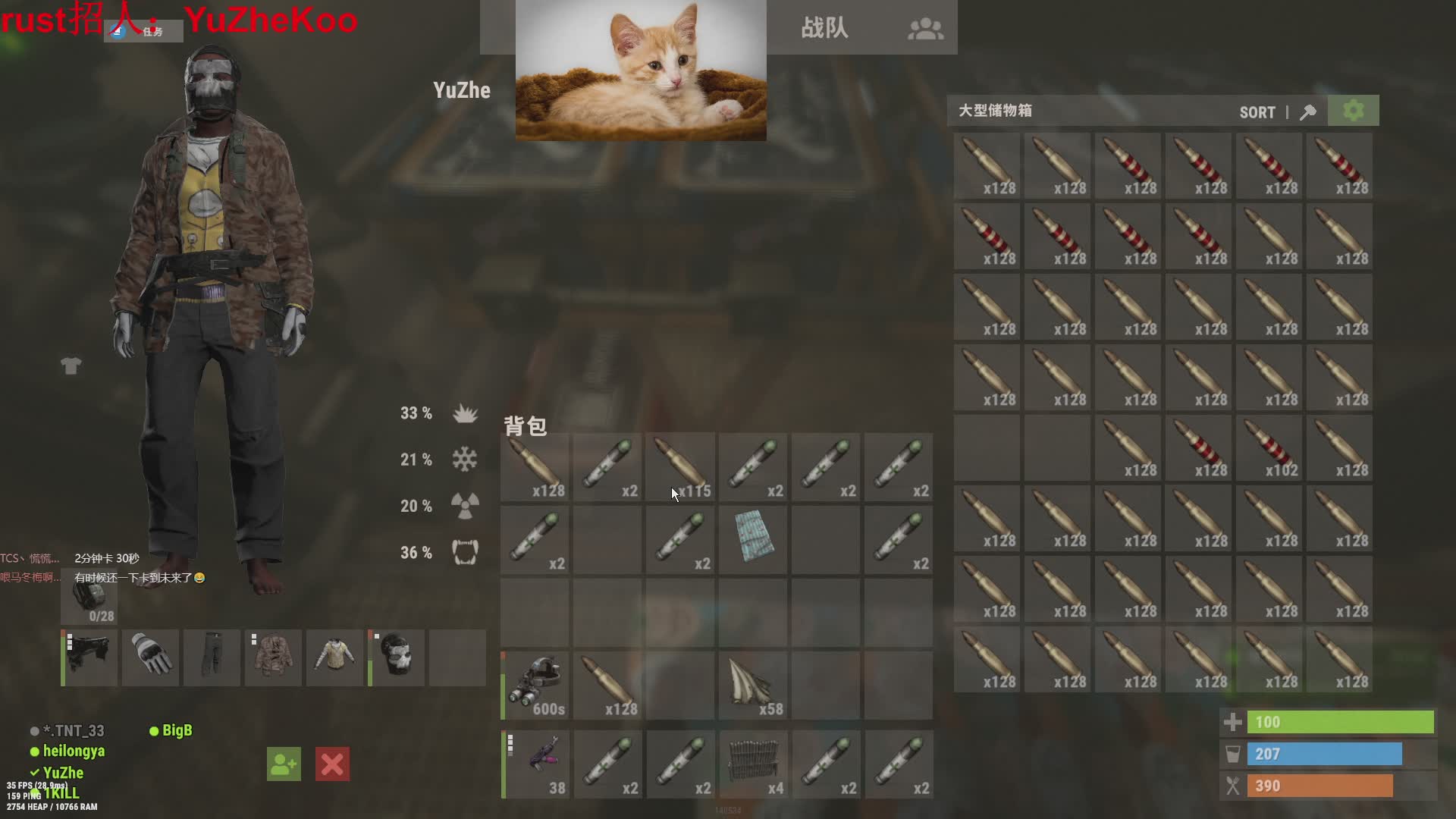Click the SORT button on the storage box
This screenshot has height=819, width=1456.
pos(1257,112)
